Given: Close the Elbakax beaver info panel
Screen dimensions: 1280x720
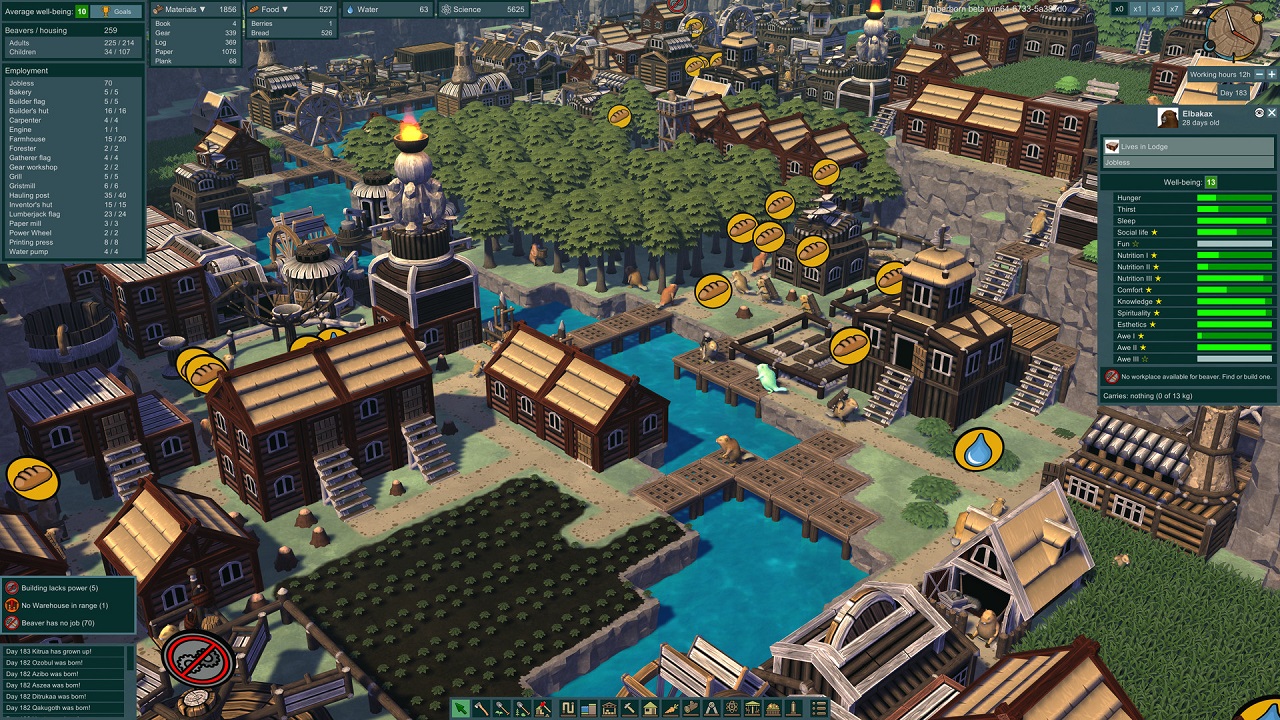Looking at the screenshot, I should click(1272, 113).
